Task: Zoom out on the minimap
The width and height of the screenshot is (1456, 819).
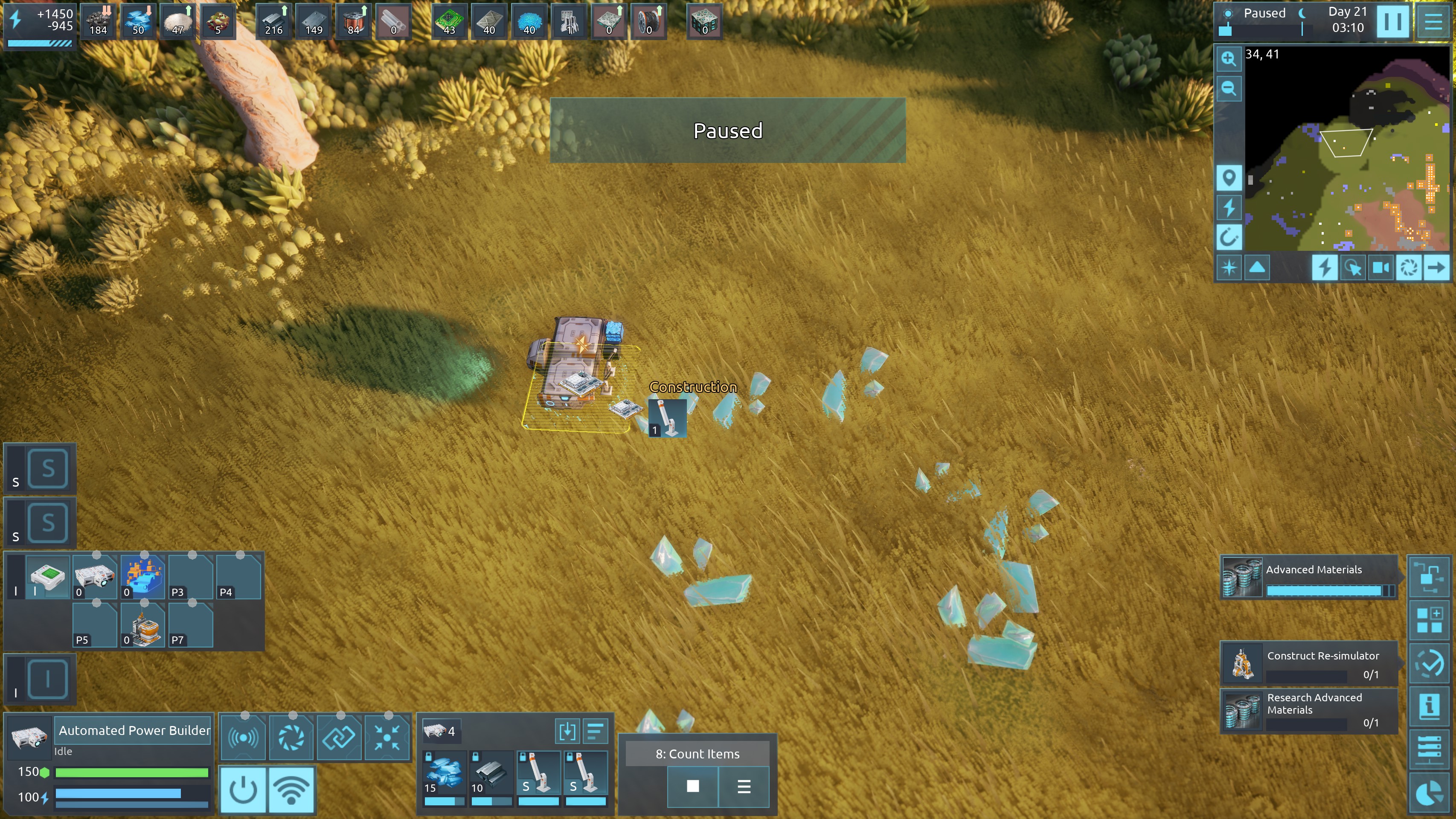Action: [x=1228, y=88]
